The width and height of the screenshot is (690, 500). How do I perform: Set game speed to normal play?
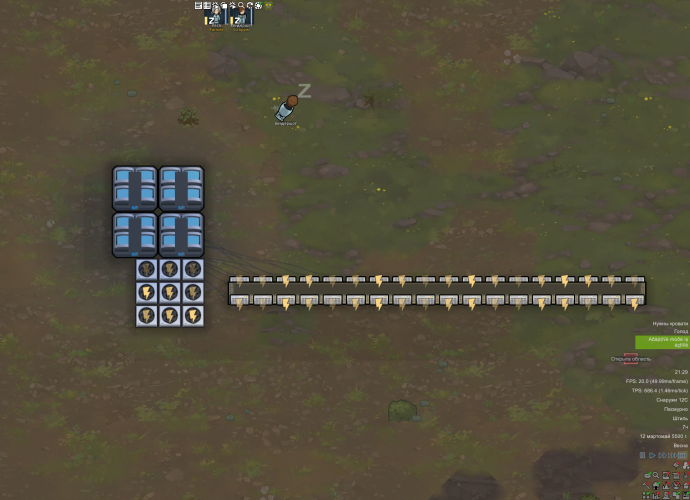click(x=654, y=455)
